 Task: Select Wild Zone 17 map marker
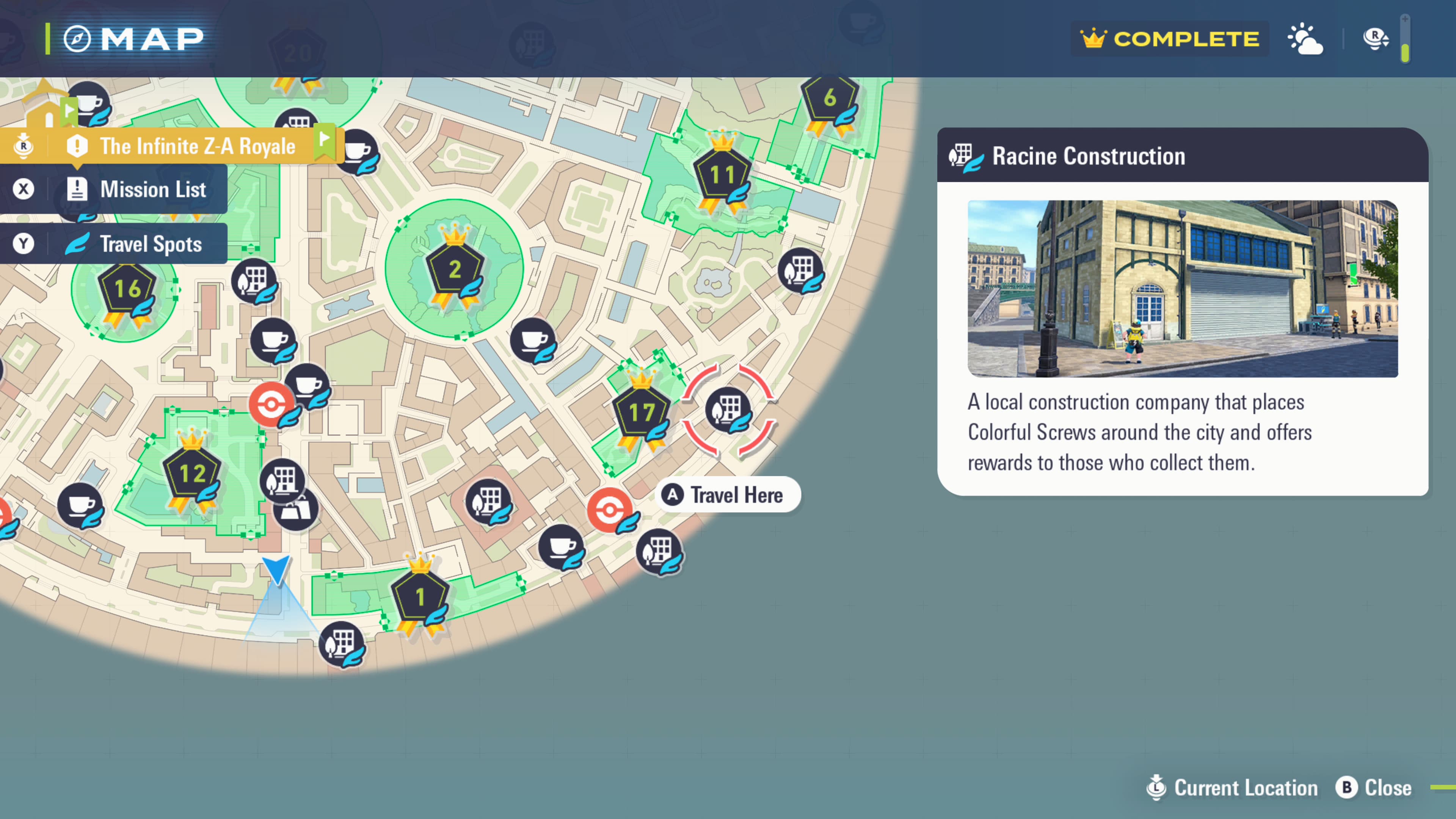pyautogui.click(x=642, y=413)
